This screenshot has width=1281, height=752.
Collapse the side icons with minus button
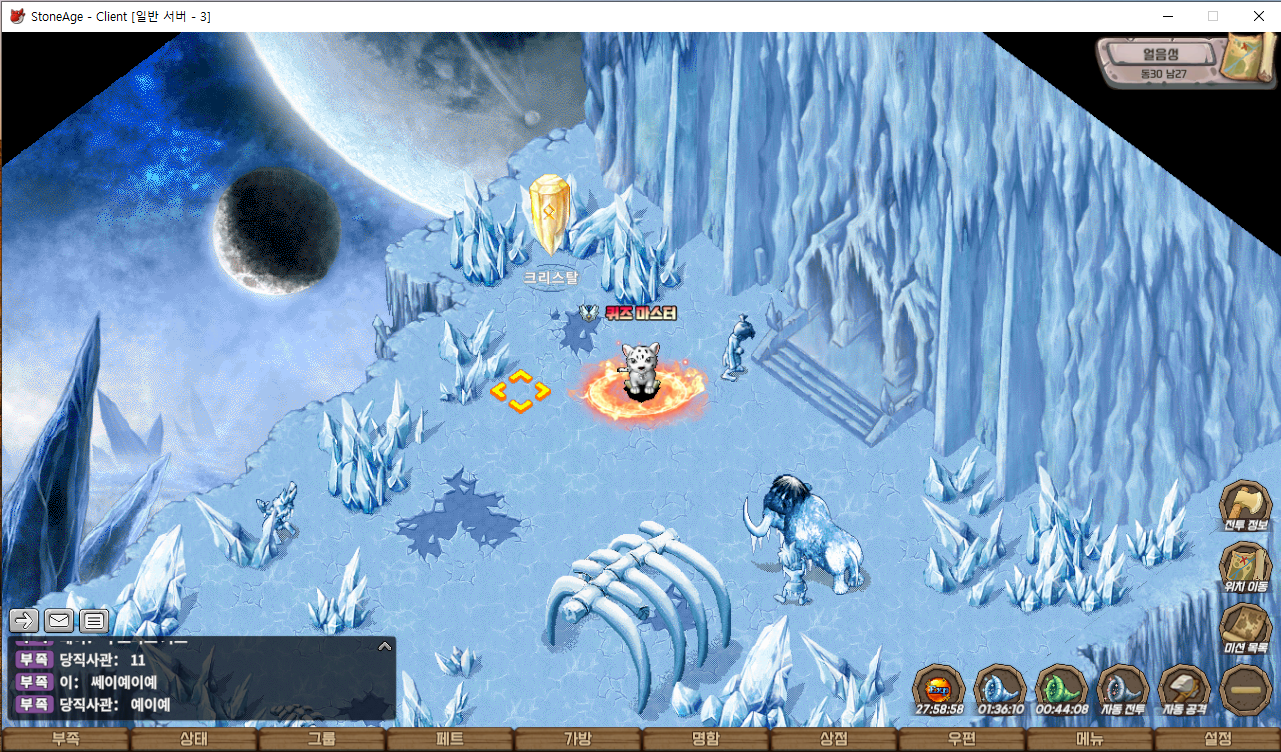(x=1246, y=690)
